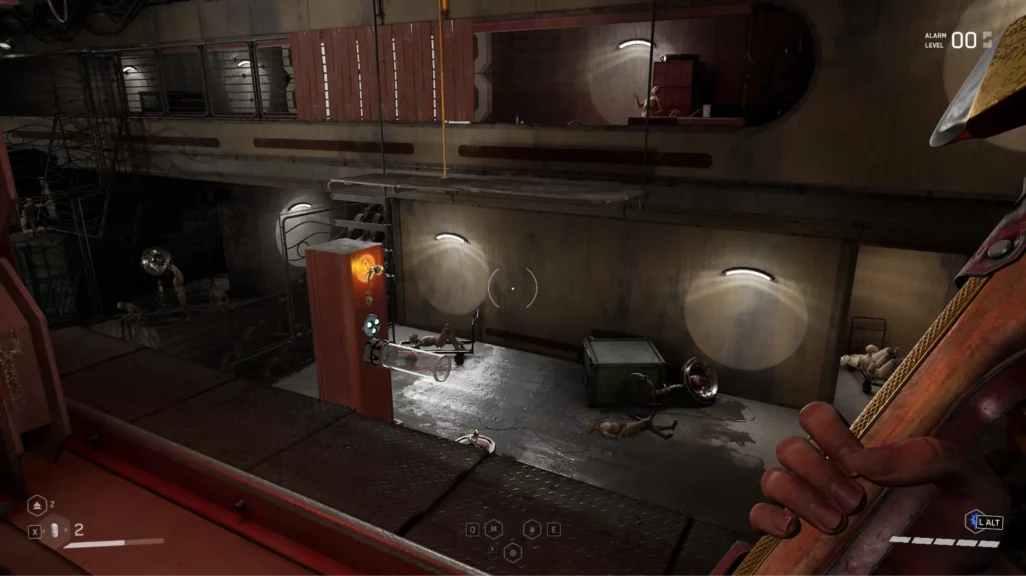Activate the glove ability hexagon beside Q
Screen dimensions: 1026x576
coord(495,529)
